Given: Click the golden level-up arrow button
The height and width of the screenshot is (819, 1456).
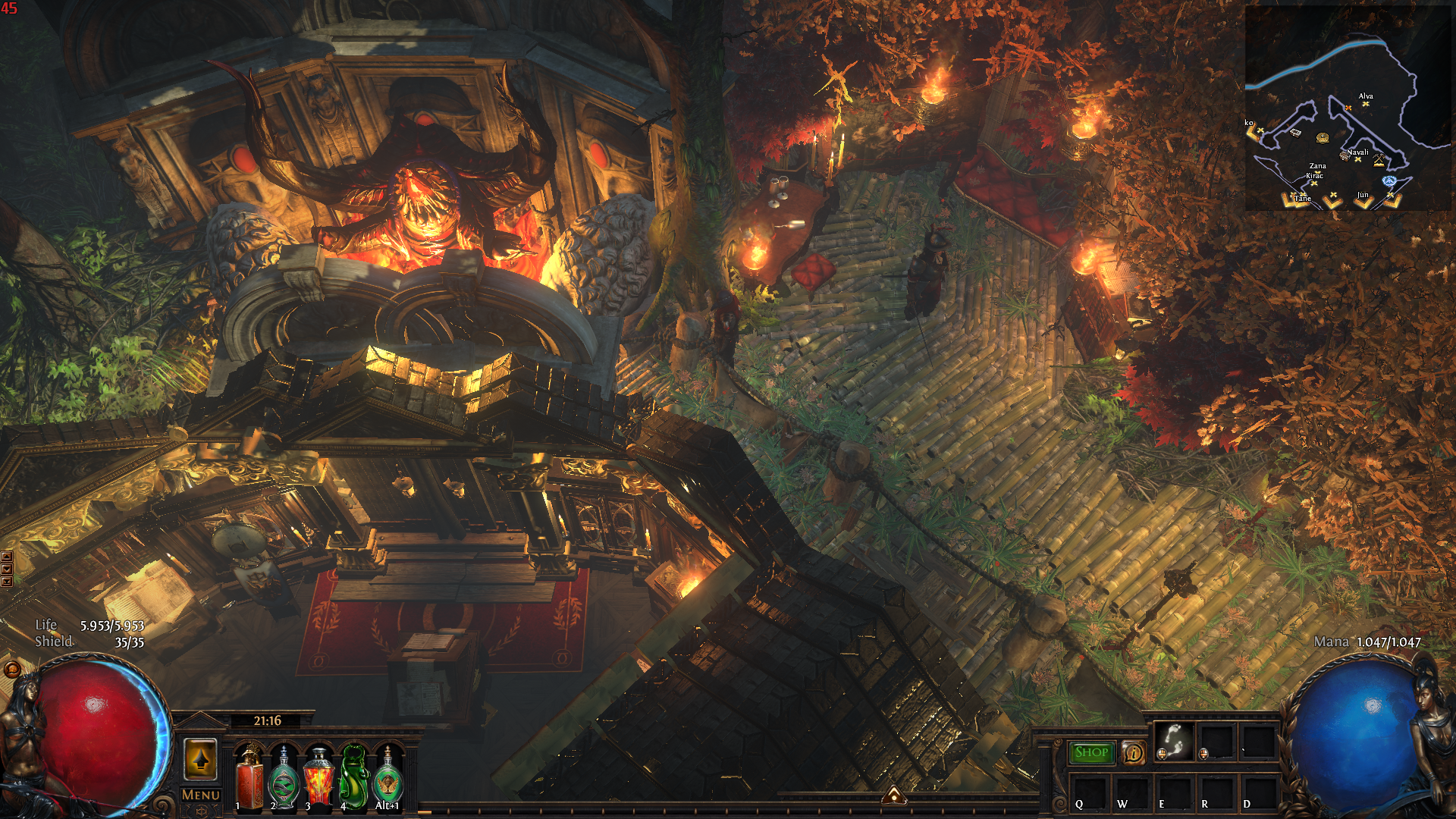Looking at the screenshot, I should pos(201,759).
